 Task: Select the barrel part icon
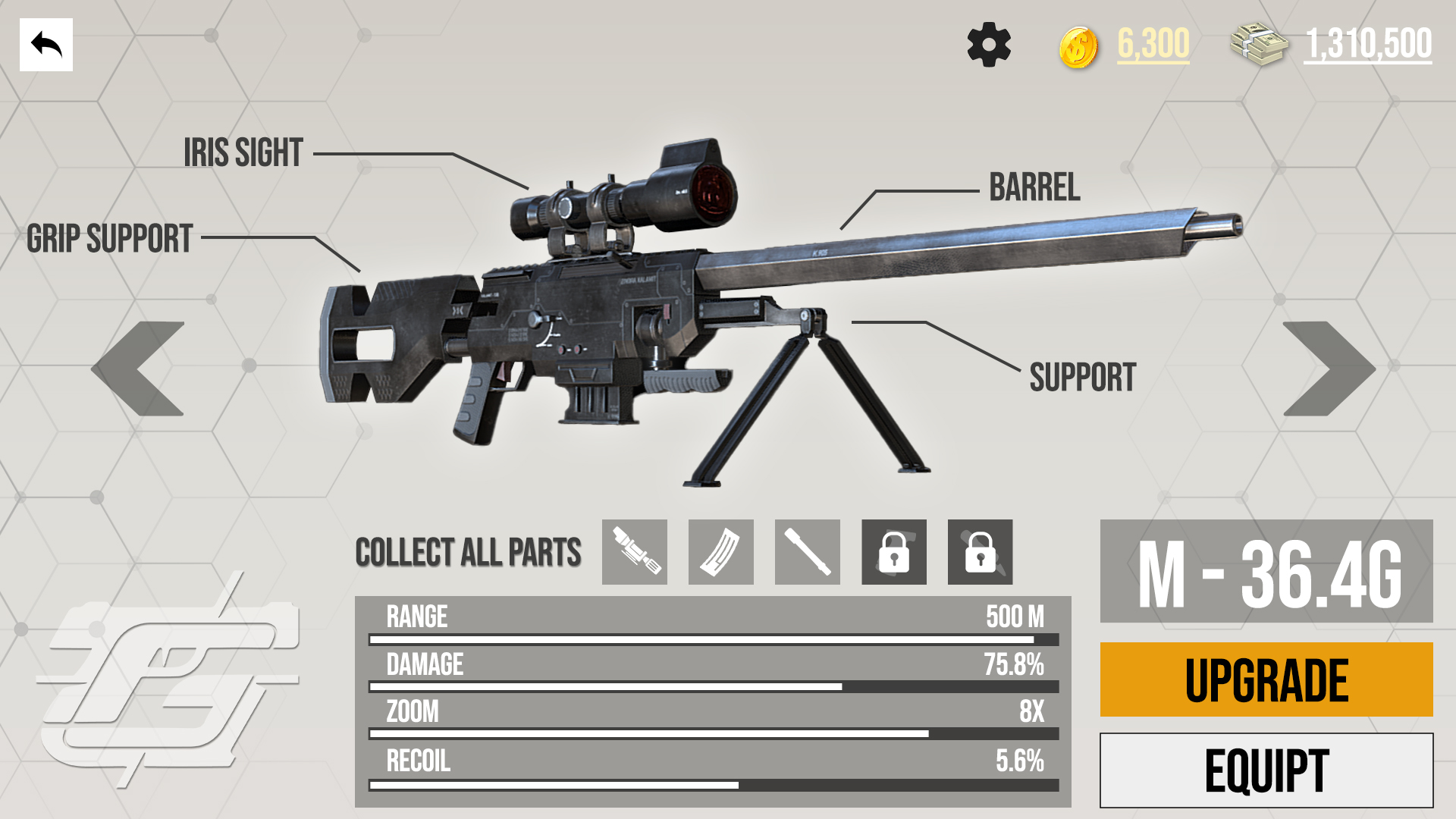point(807,553)
